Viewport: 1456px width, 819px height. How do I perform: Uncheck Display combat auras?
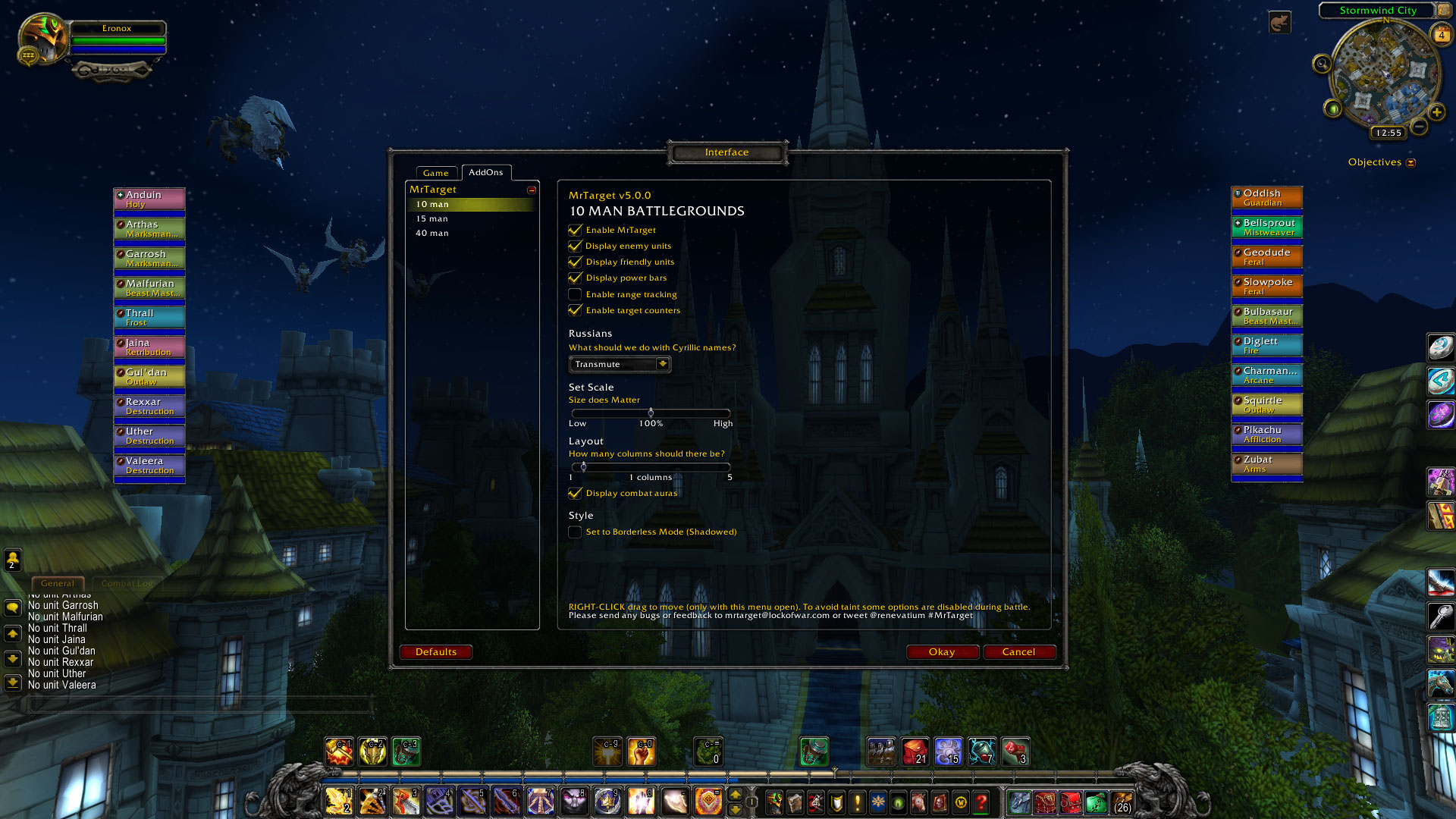point(576,493)
